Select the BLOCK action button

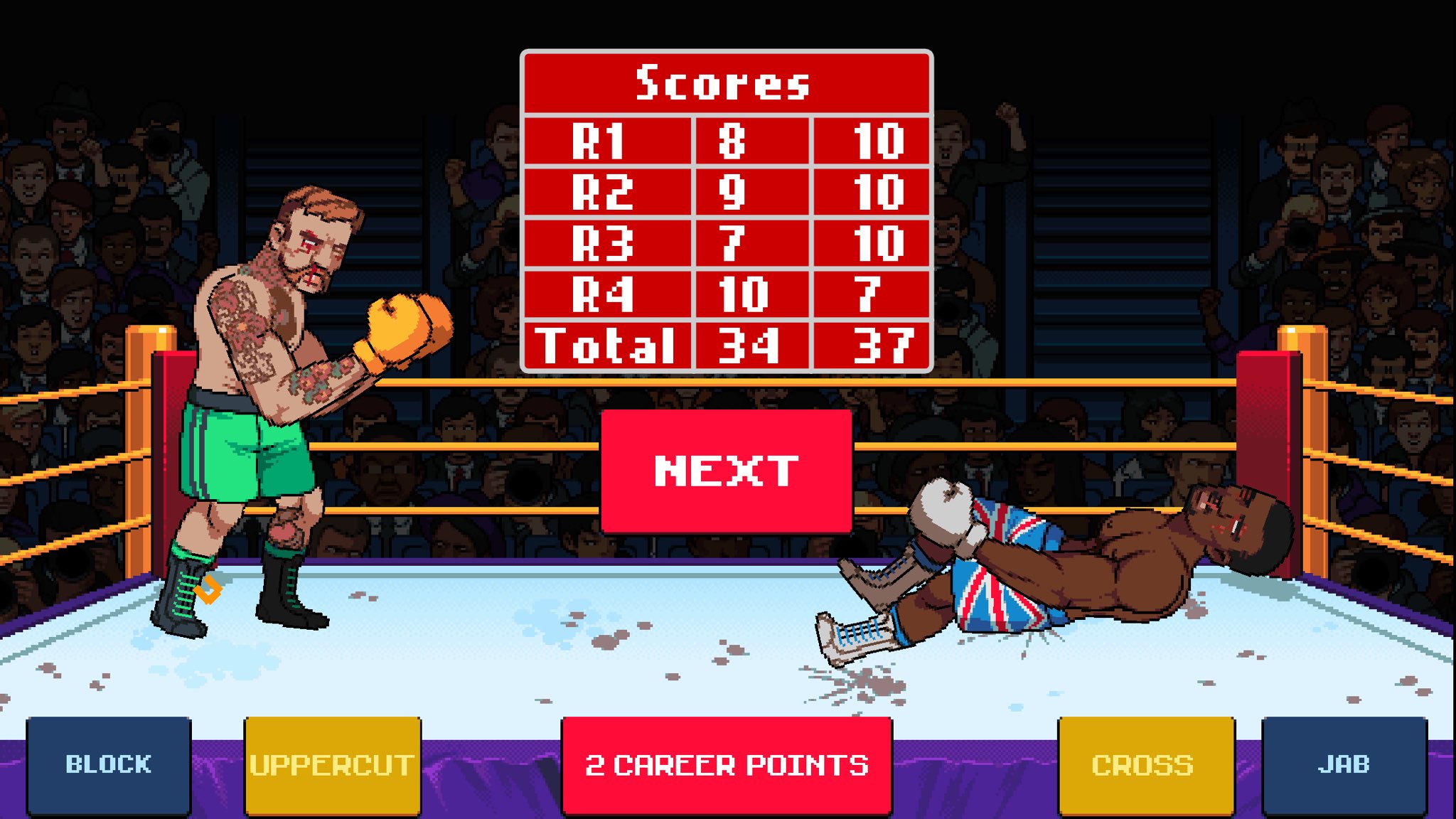click(x=108, y=766)
